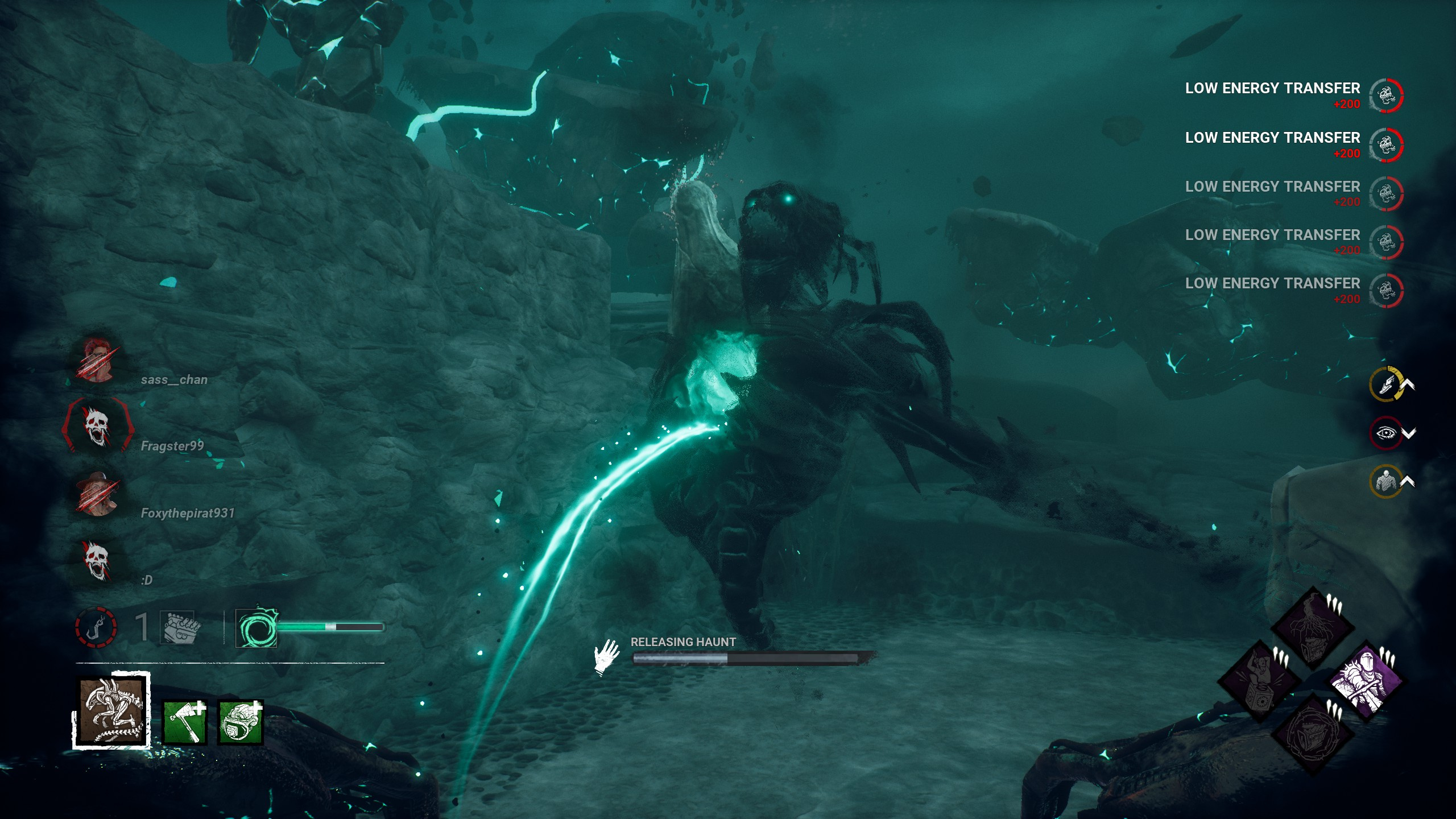Click the generator engine icon
The image size is (1456, 819).
pos(179,627)
